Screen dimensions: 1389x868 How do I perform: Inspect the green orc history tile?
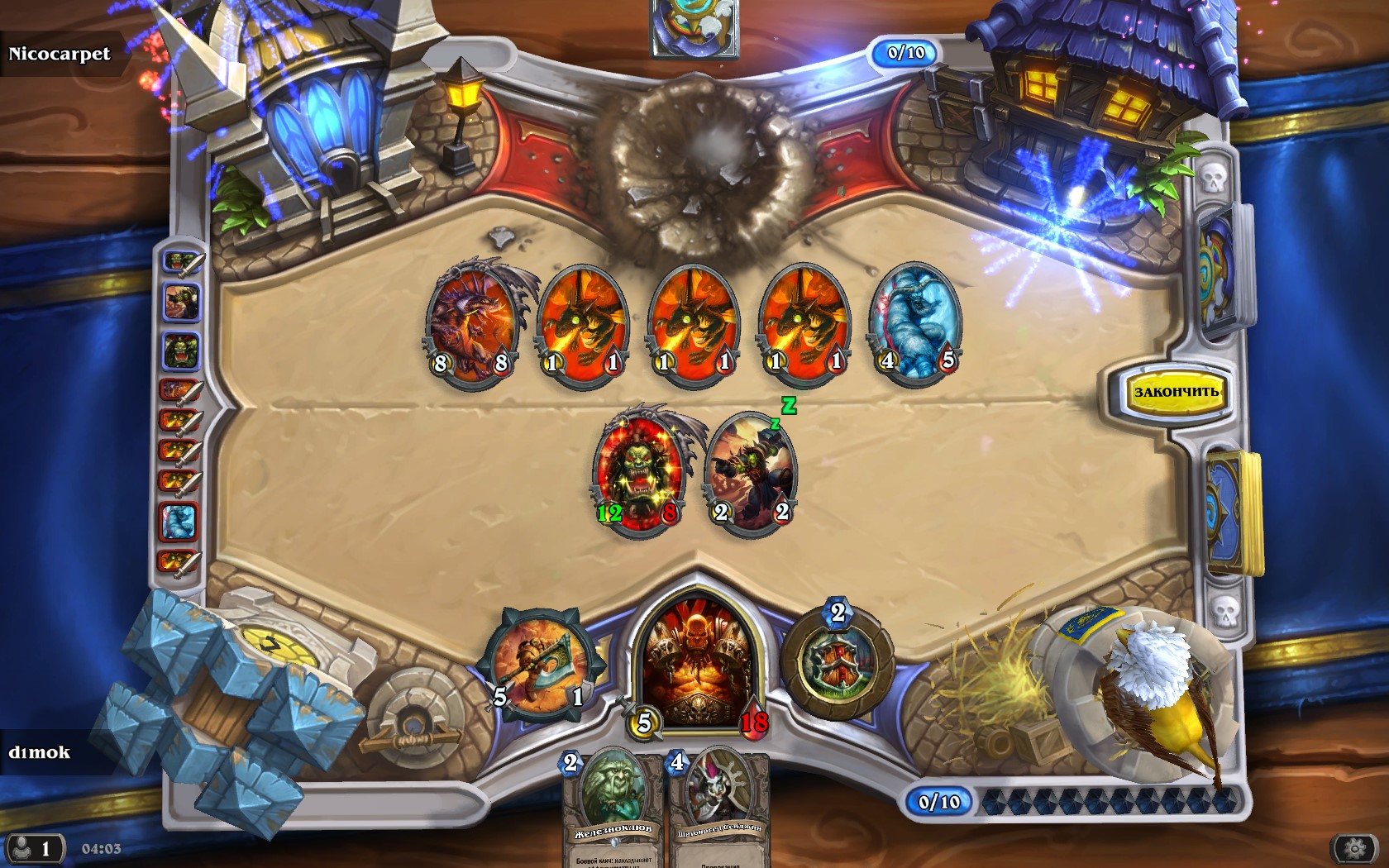[179, 351]
